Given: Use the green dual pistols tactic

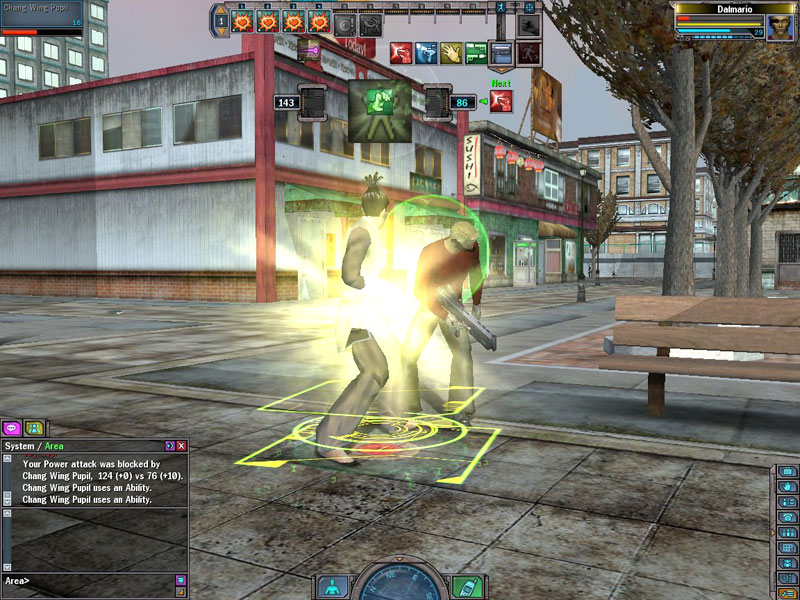Looking at the screenshot, I should click(x=476, y=52).
